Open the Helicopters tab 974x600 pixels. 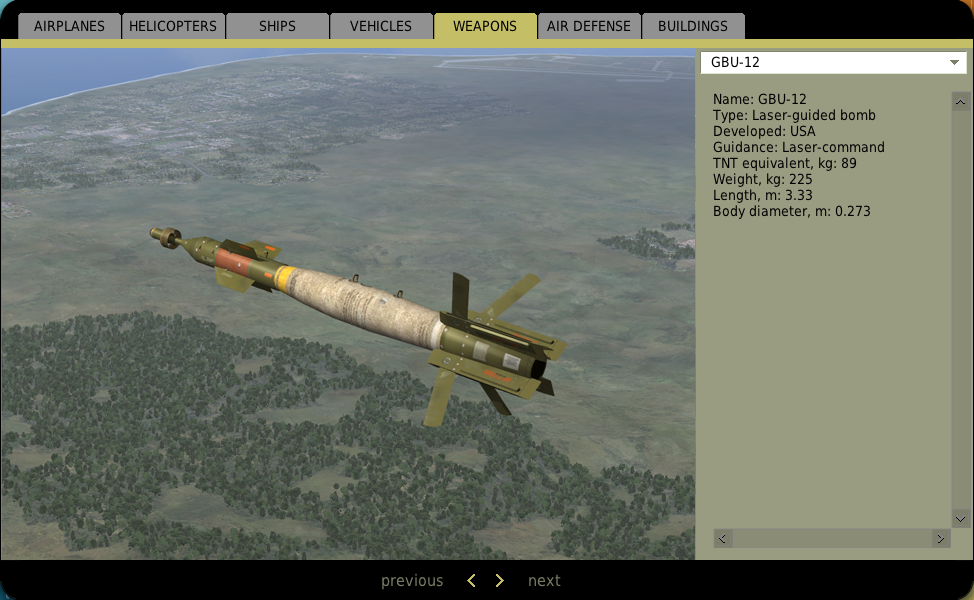coord(173,26)
